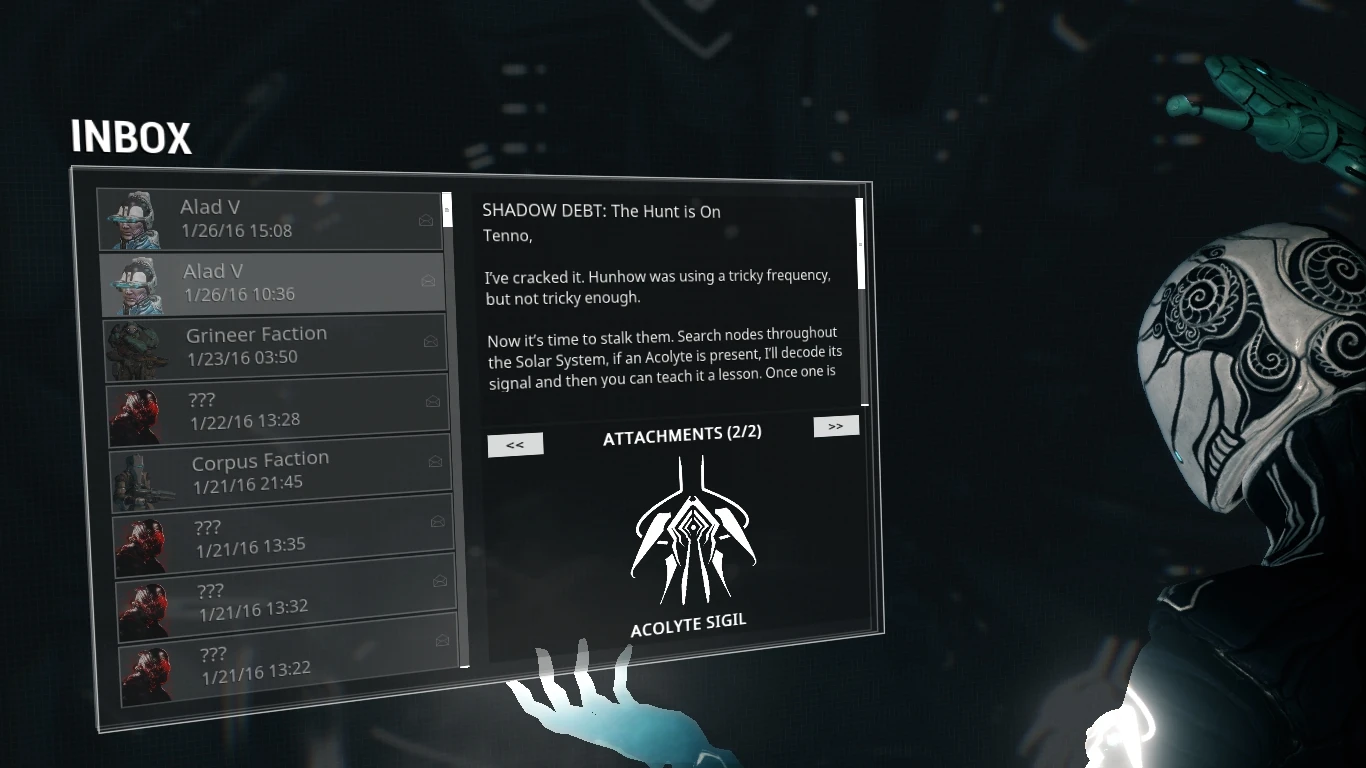Click the INBOX heading

tap(130, 138)
